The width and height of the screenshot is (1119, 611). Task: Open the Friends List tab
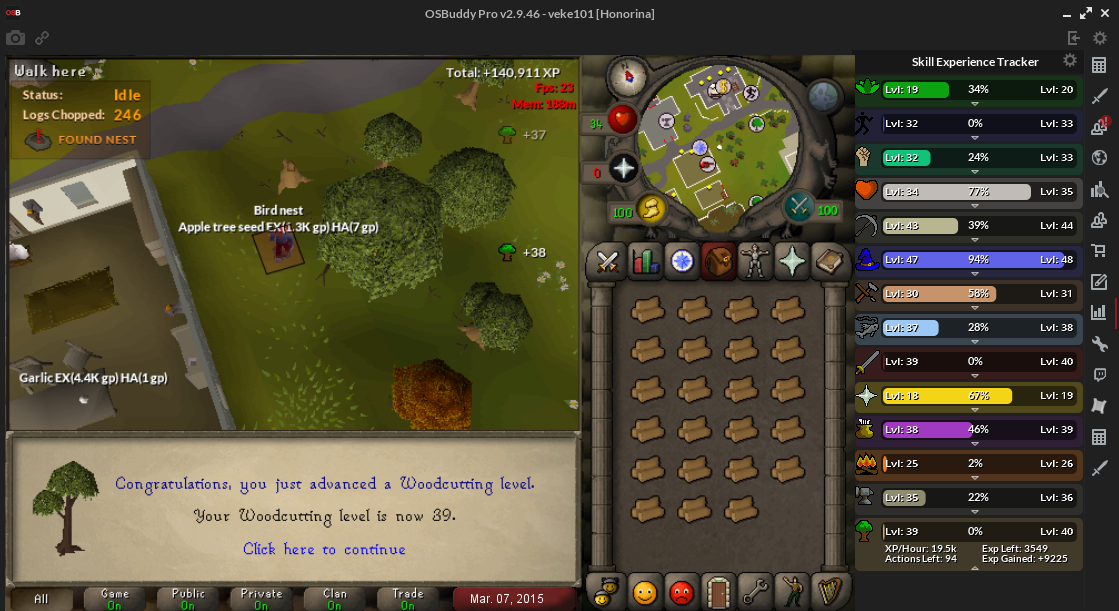pyautogui.click(x=645, y=592)
